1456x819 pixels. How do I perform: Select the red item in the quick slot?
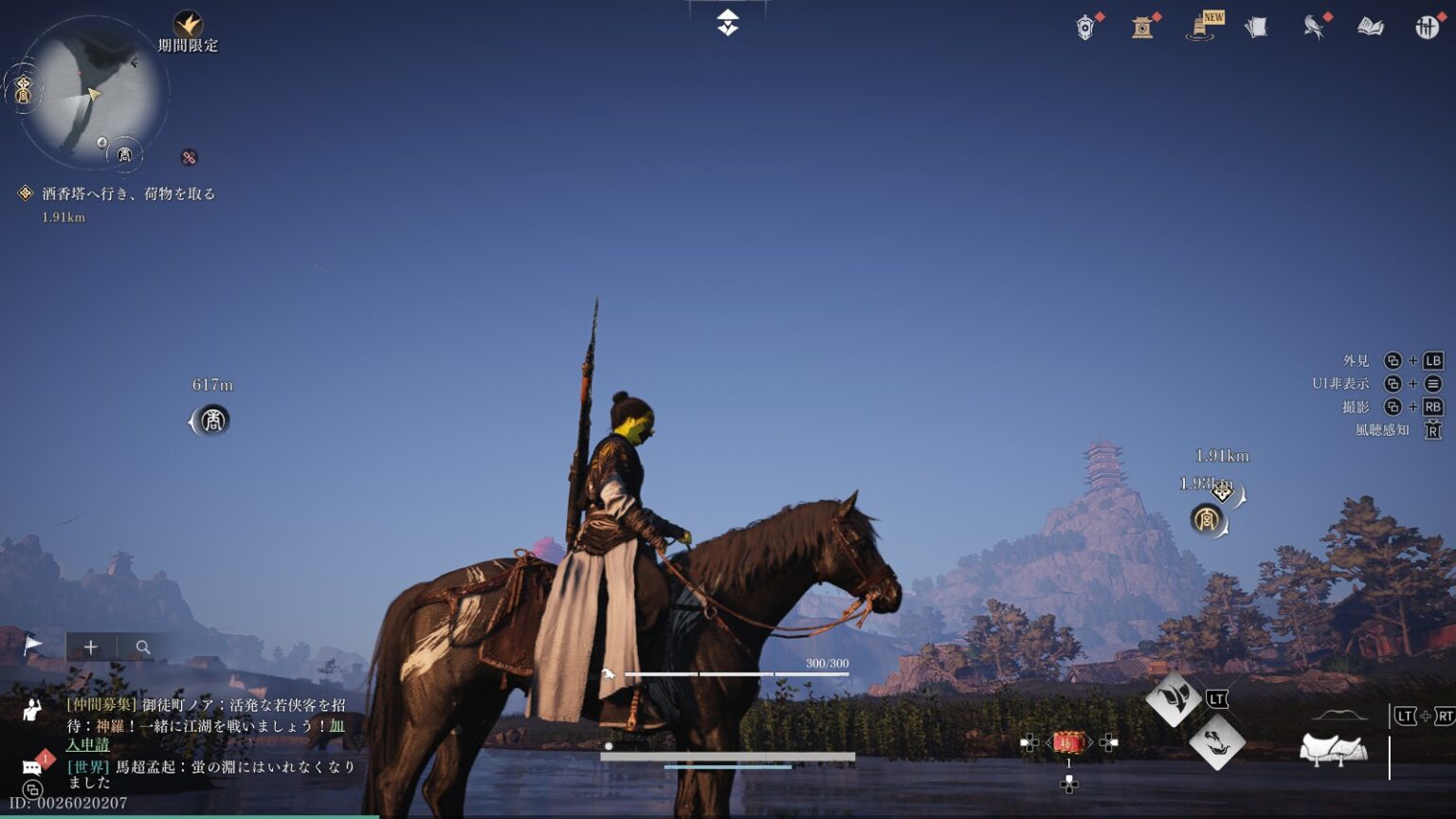[x=1069, y=742]
